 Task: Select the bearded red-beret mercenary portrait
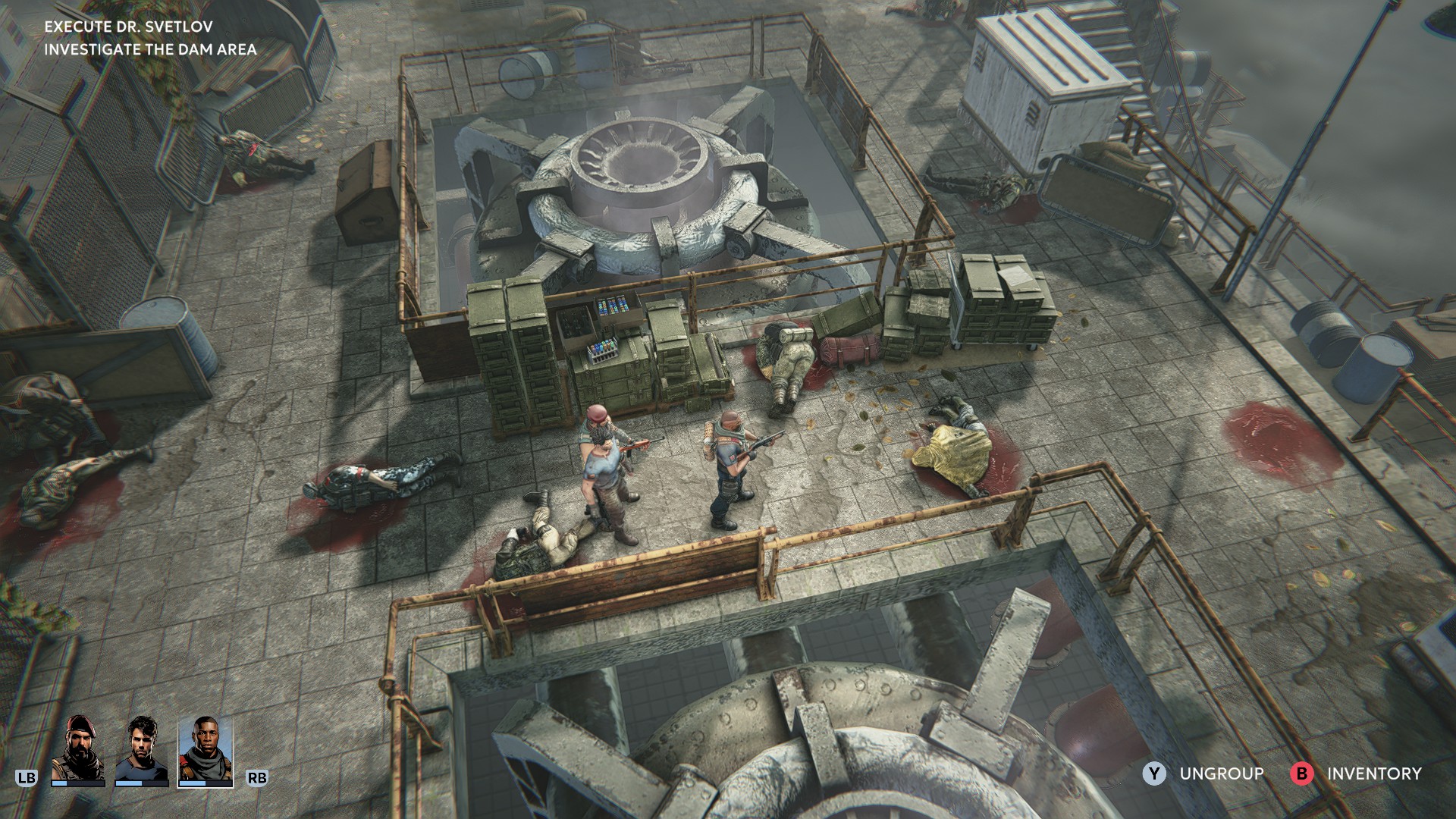coord(77,748)
